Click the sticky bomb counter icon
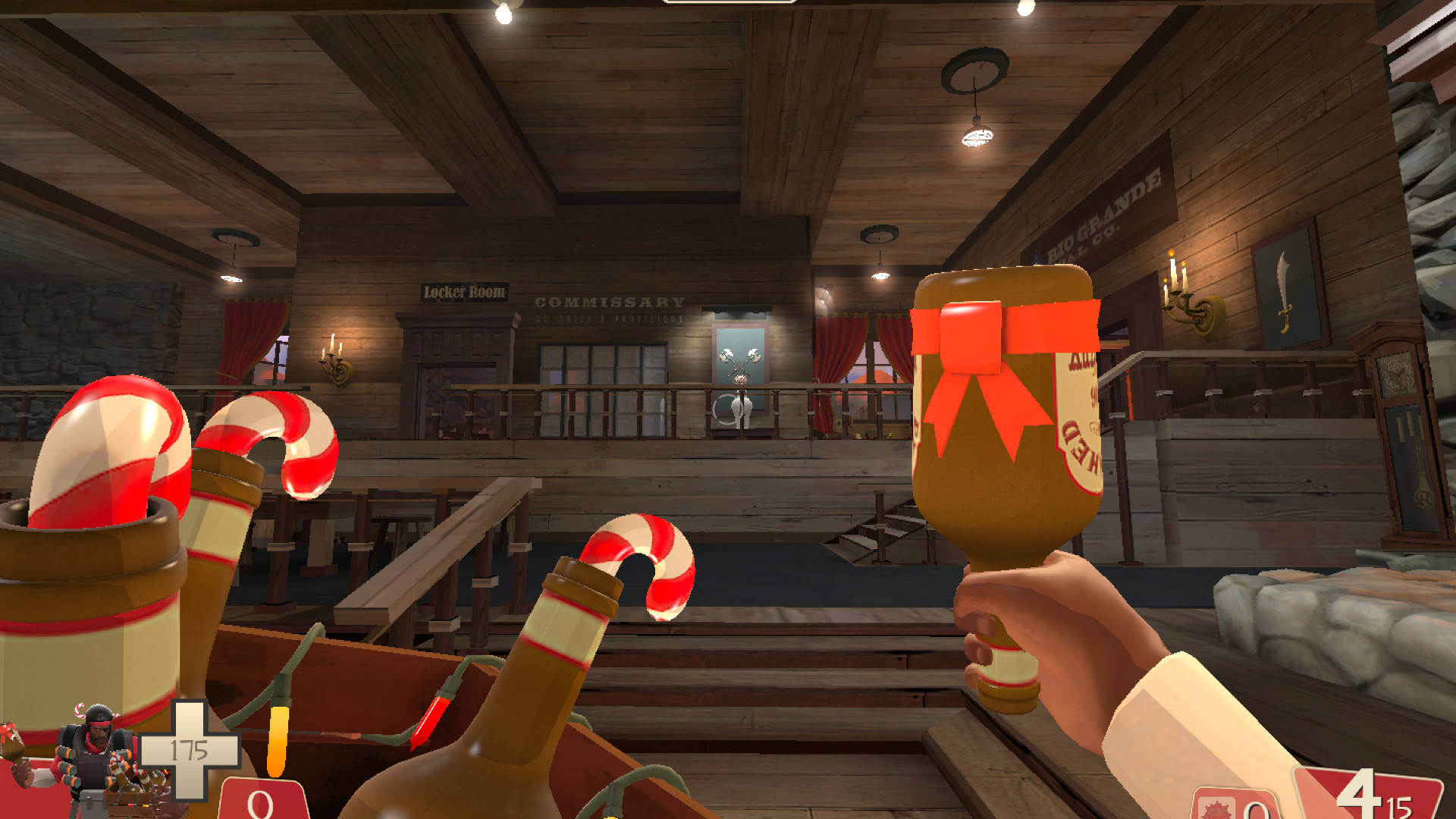Image resolution: width=1456 pixels, height=819 pixels. coord(1217,811)
